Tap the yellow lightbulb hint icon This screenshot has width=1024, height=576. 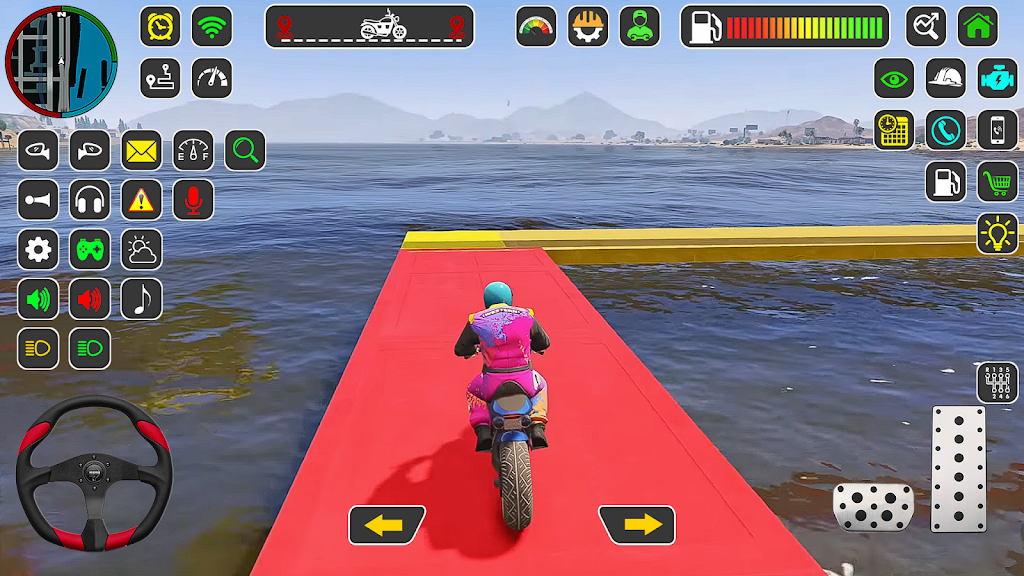(x=997, y=234)
